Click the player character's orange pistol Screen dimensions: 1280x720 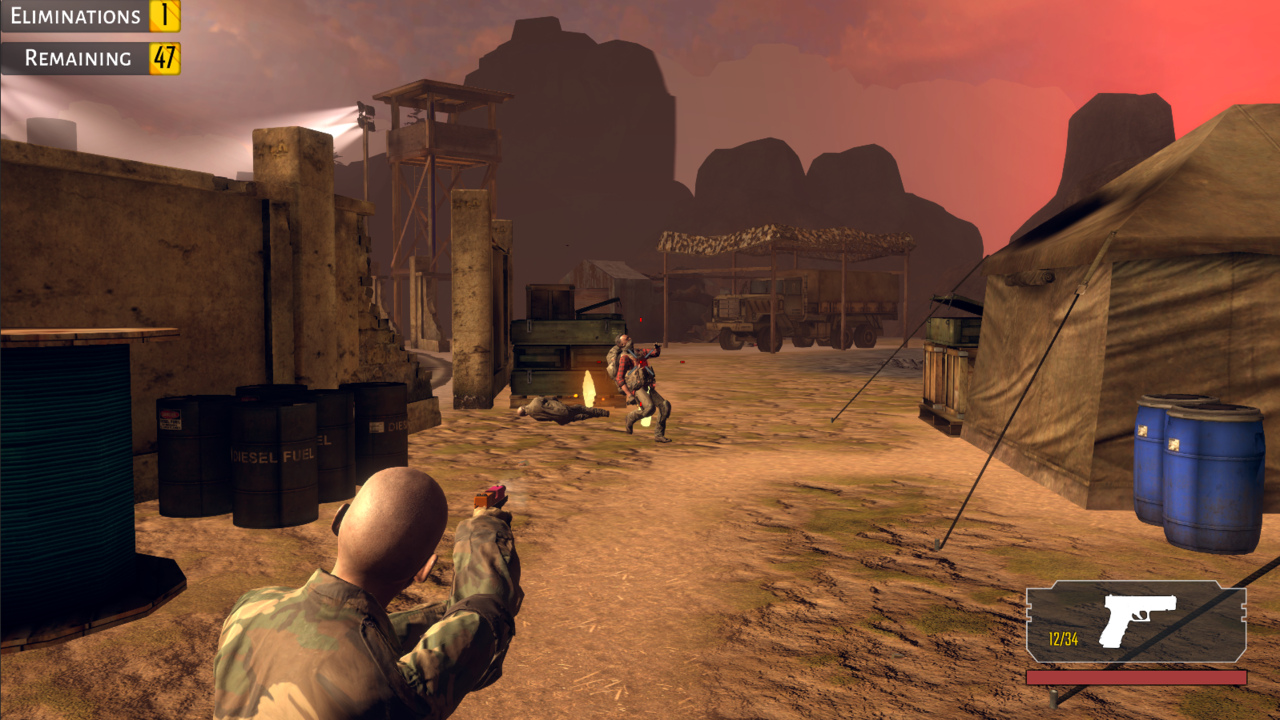pos(490,498)
